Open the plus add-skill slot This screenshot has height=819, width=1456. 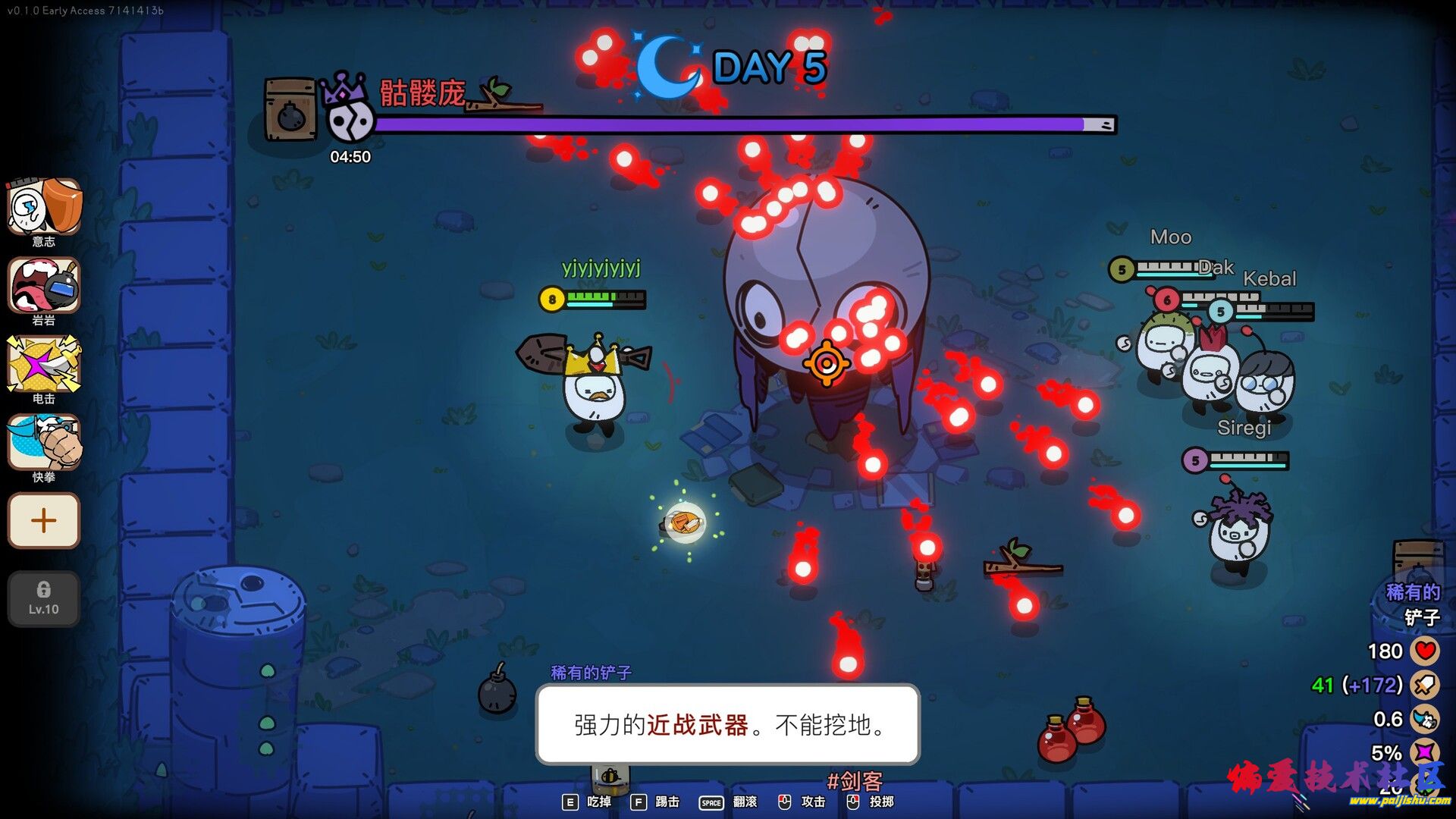44,520
